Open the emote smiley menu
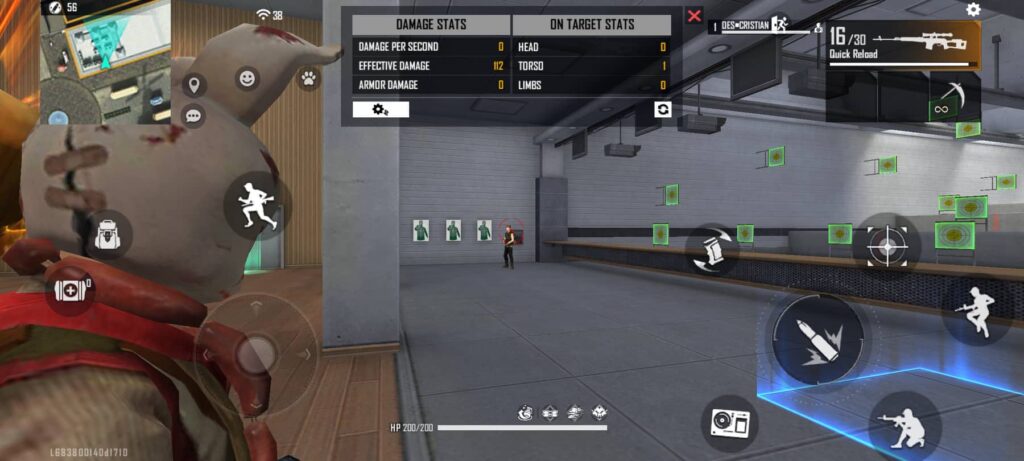 point(247,78)
